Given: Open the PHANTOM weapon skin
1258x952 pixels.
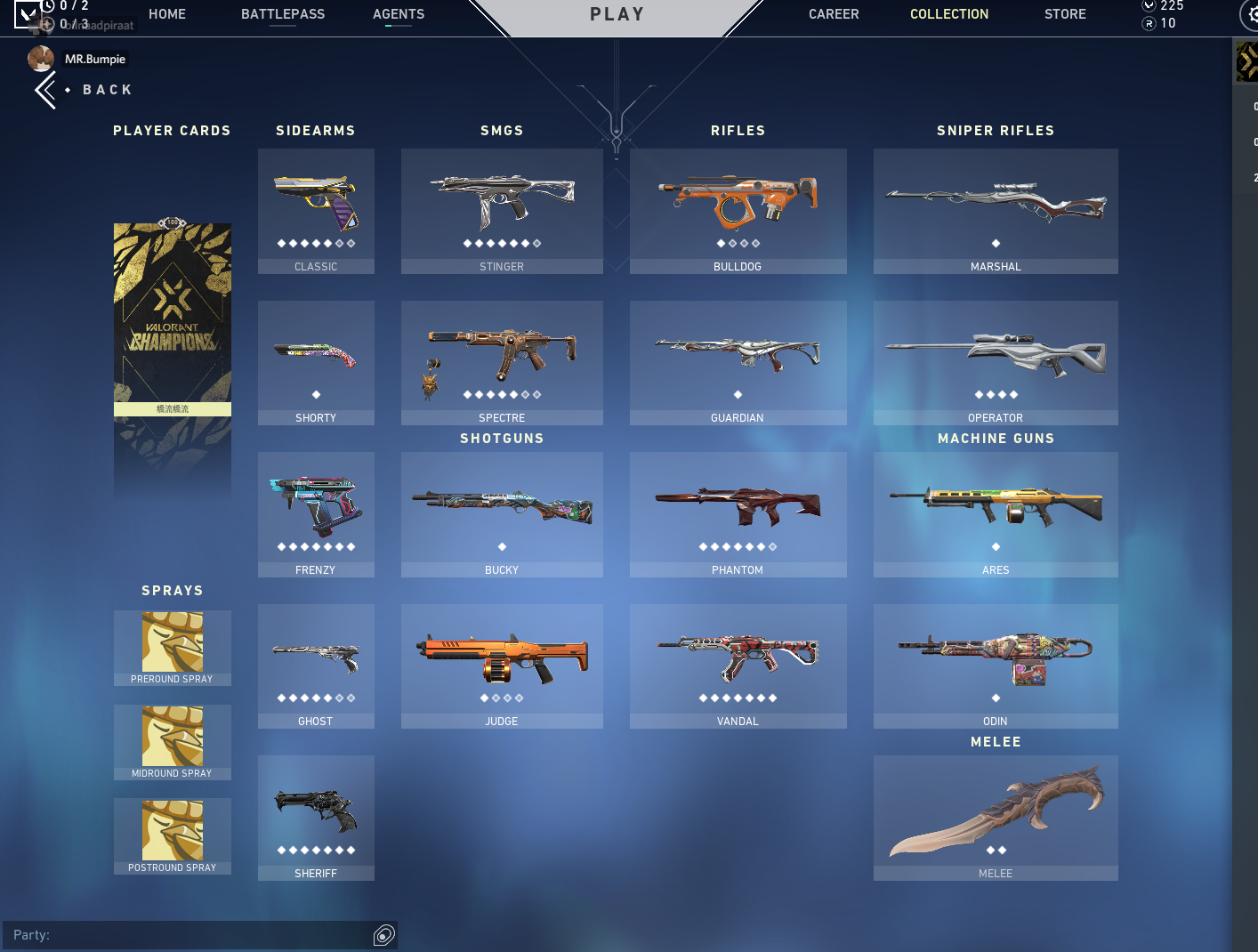Looking at the screenshot, I should (x=738, y=507).
